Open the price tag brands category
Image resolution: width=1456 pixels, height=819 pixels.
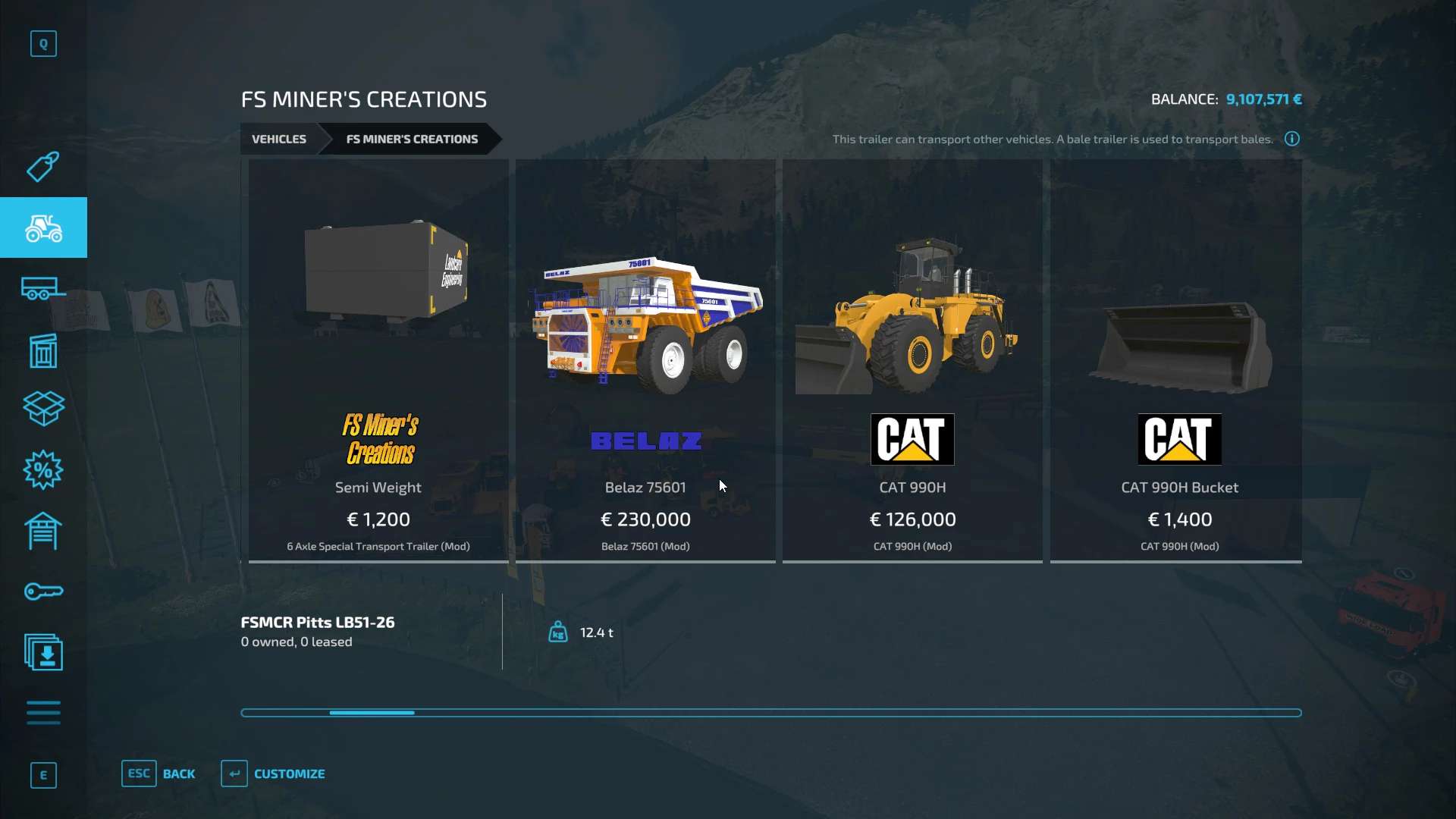[43, 167]
